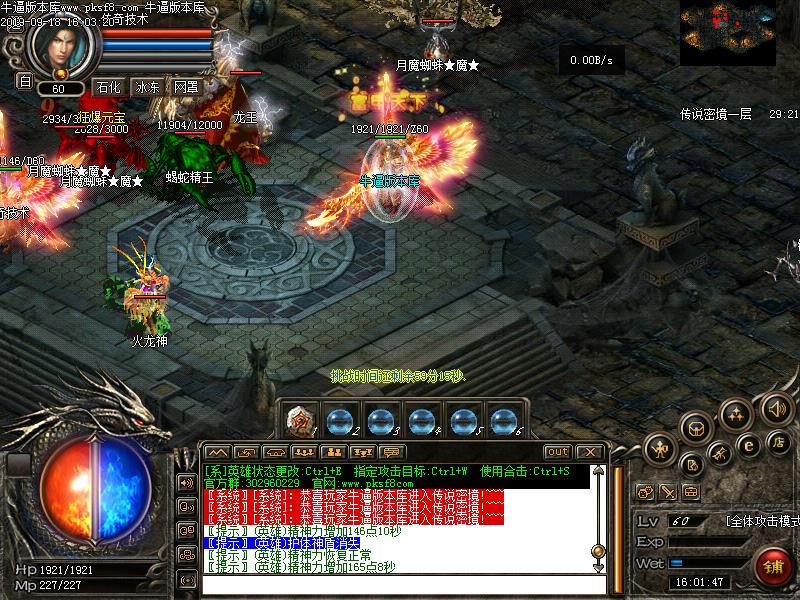Click the red 铺 stall button
800x600 pixels.
coord(772,565)
